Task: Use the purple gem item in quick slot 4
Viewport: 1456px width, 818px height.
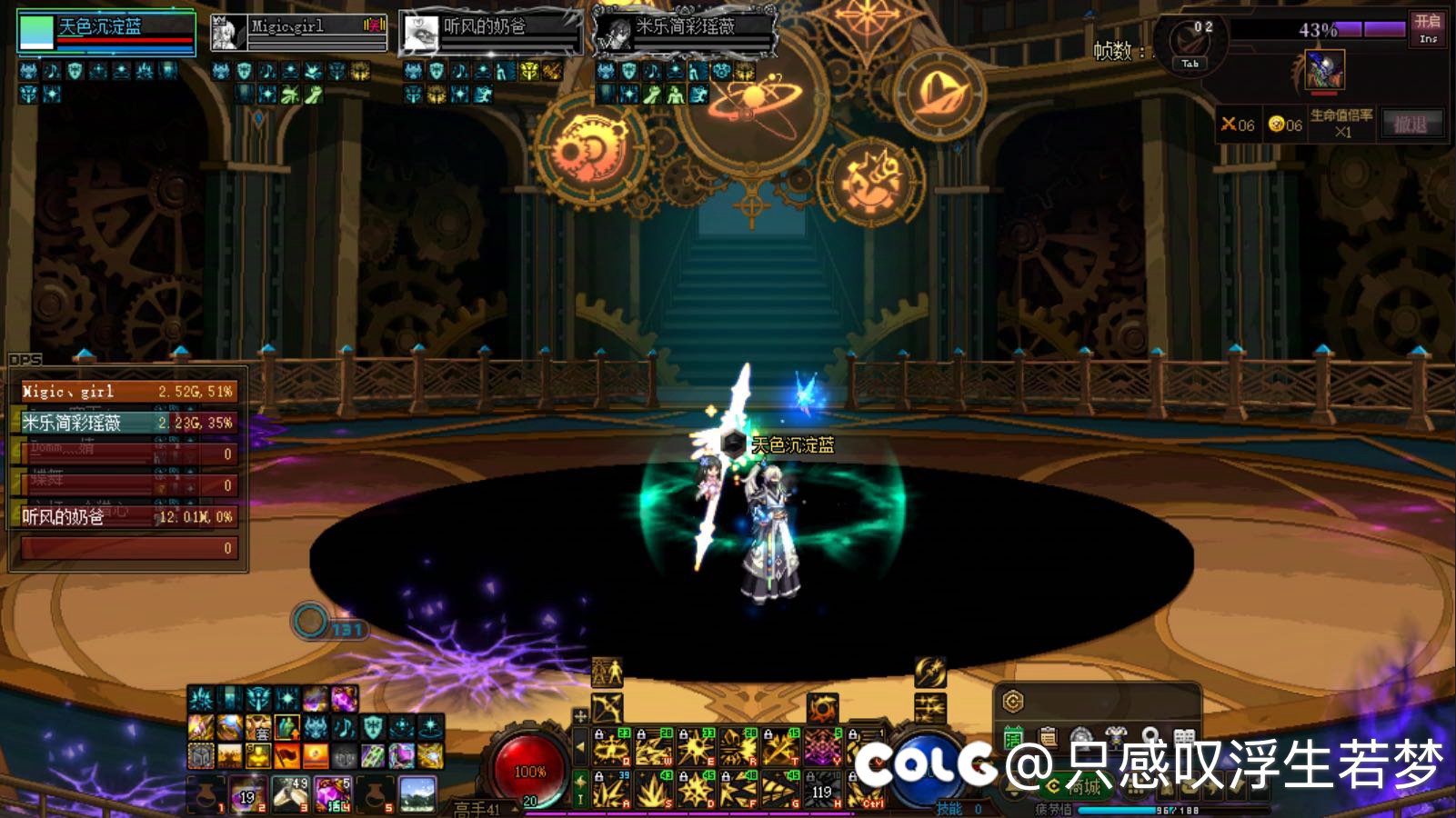Action: pyautogui.click(x=333, y=794)
